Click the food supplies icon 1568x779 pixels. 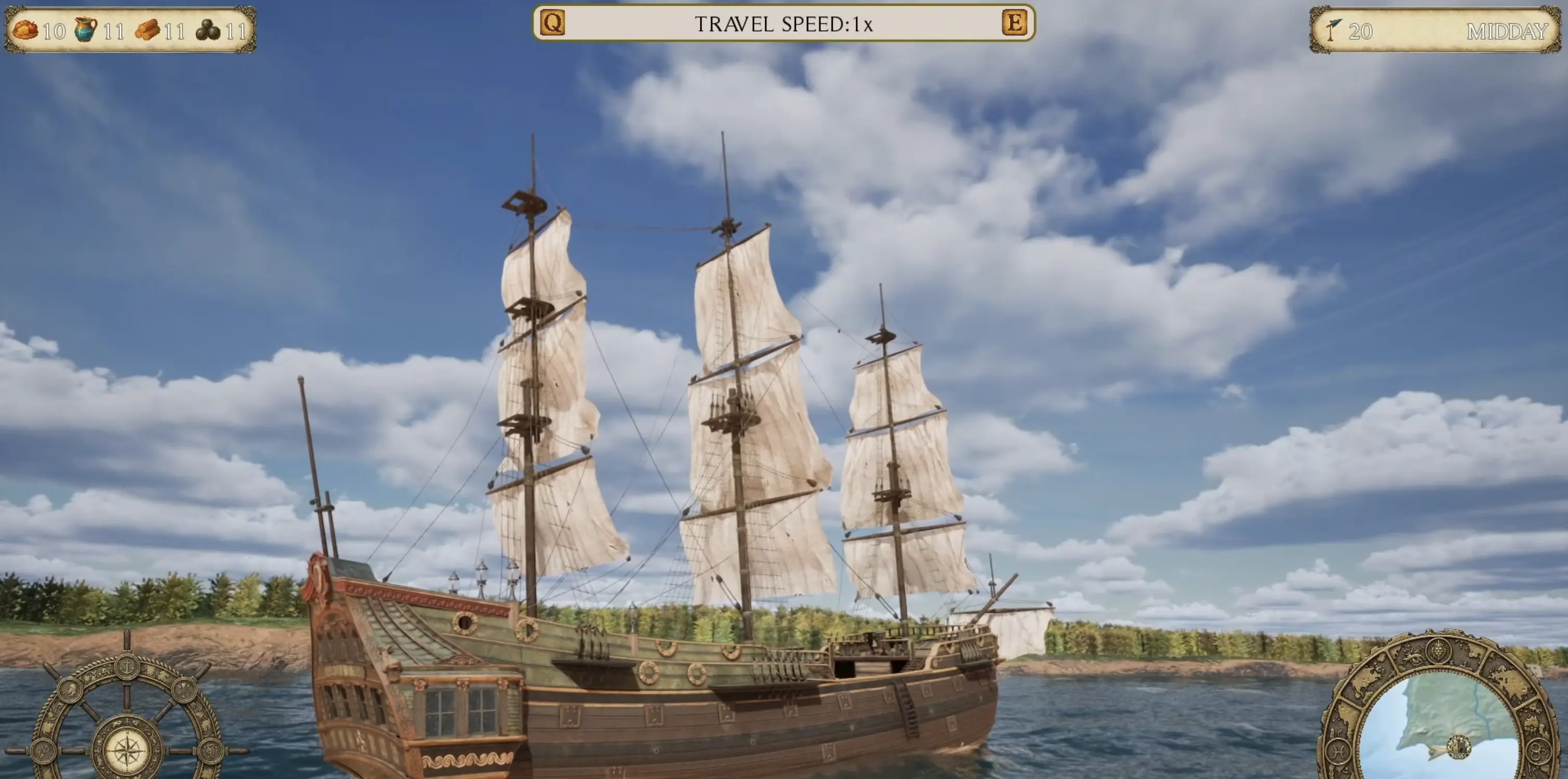point(25,30)
